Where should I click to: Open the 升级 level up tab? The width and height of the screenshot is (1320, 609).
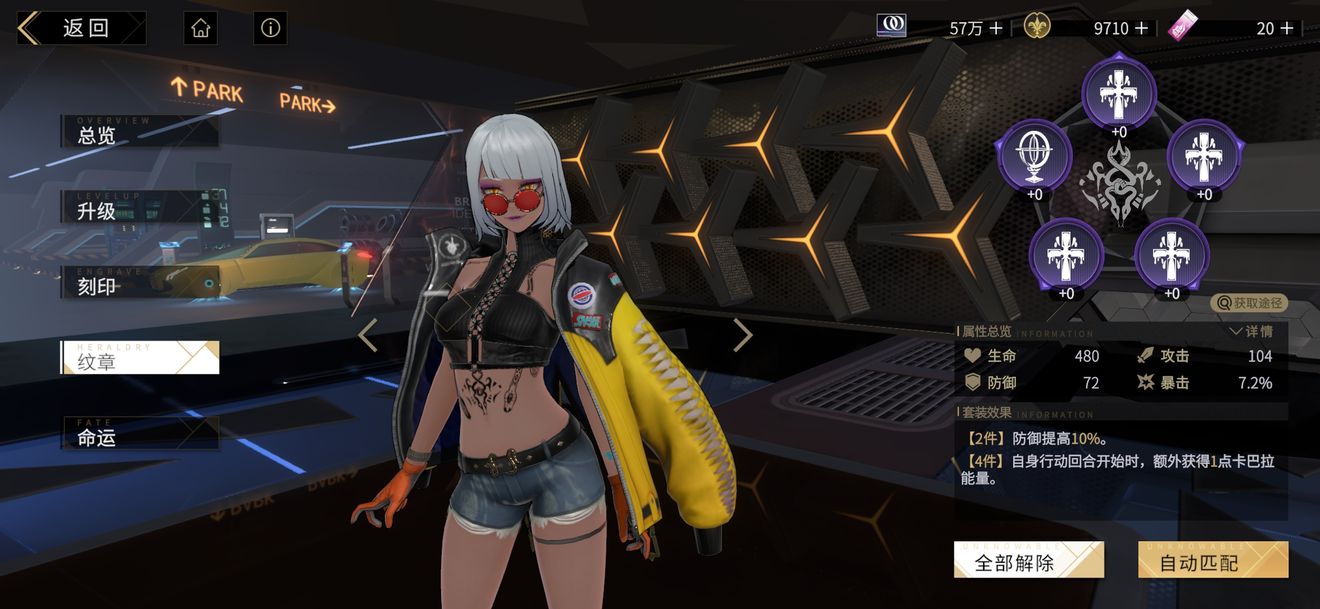140,209
